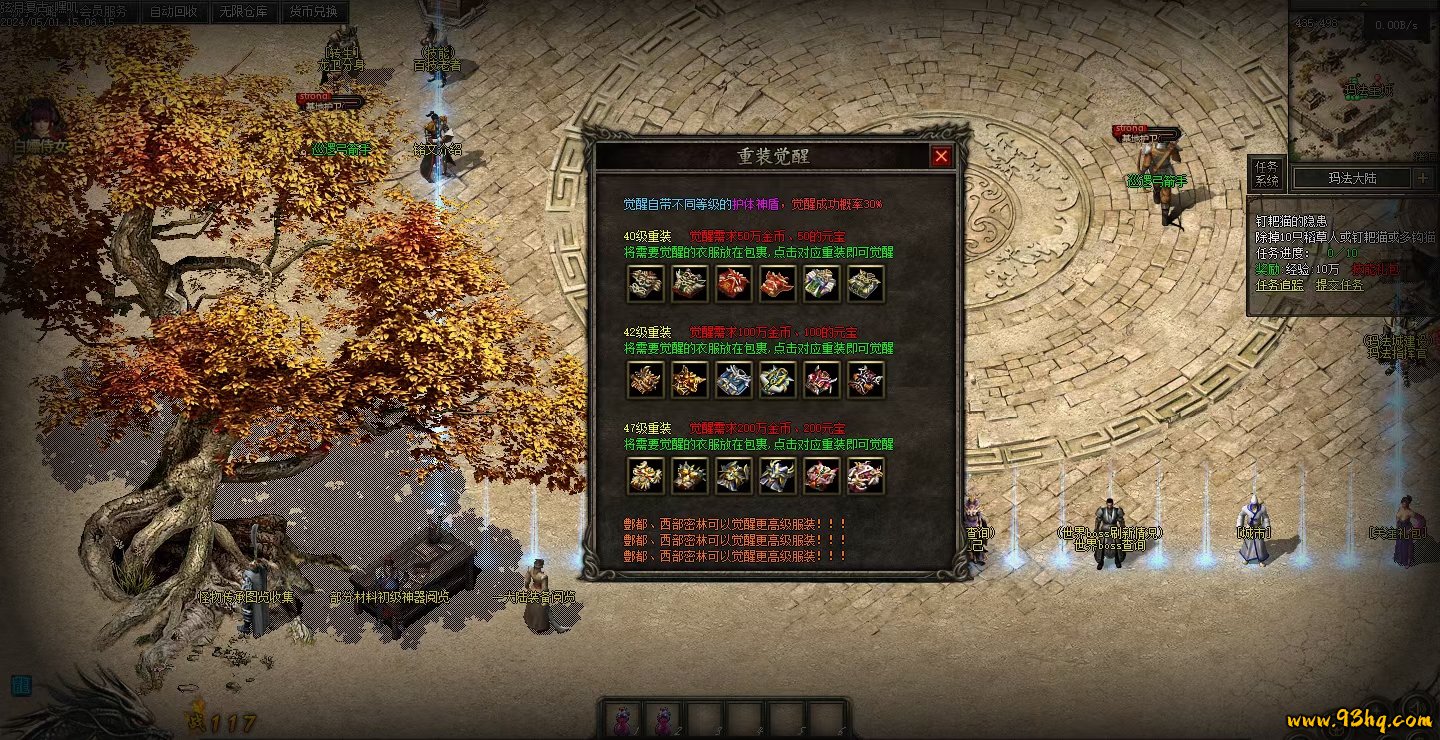The image size is (1440, 740).
Task: Select the first armor in the 42级重装 row
Action: (x=645, y=380)
